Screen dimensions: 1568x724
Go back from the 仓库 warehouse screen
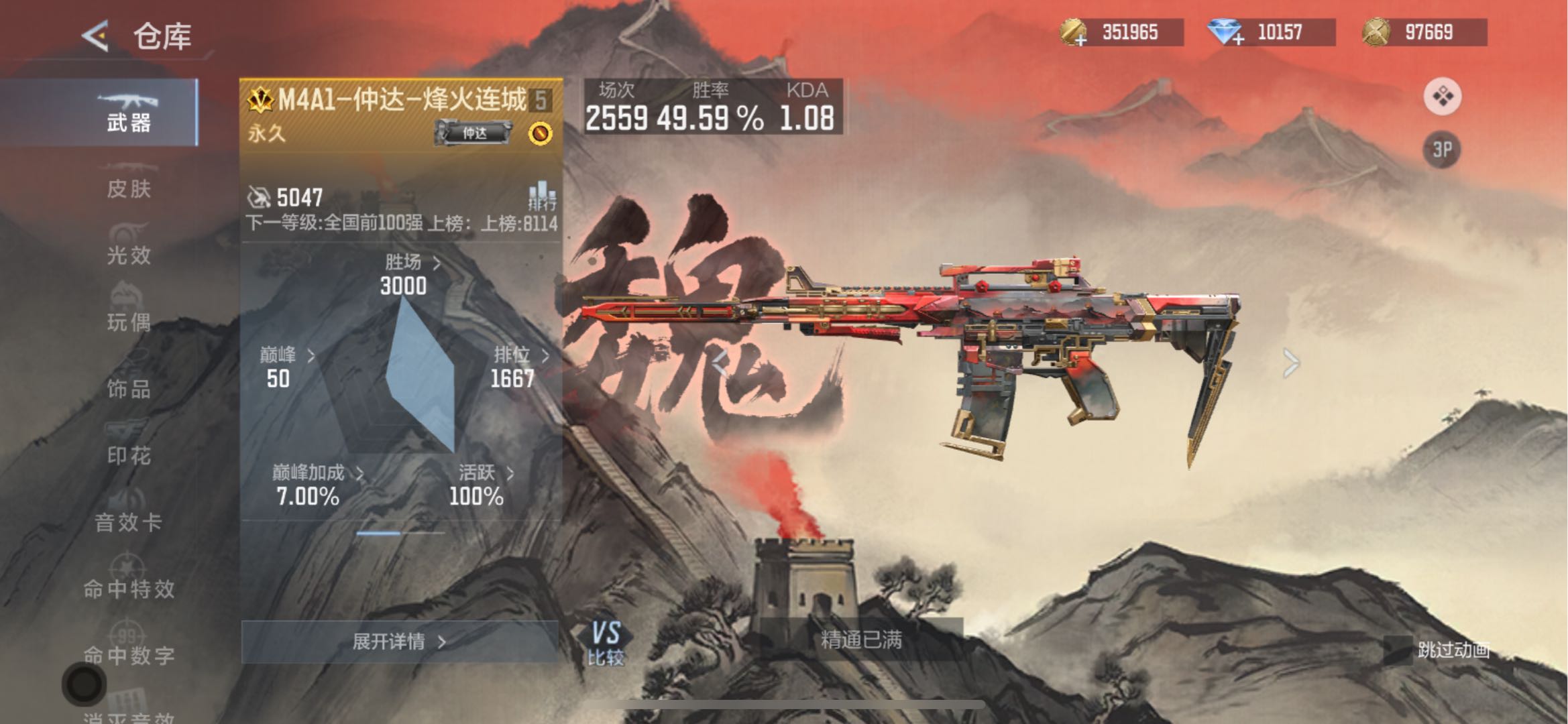96,36
